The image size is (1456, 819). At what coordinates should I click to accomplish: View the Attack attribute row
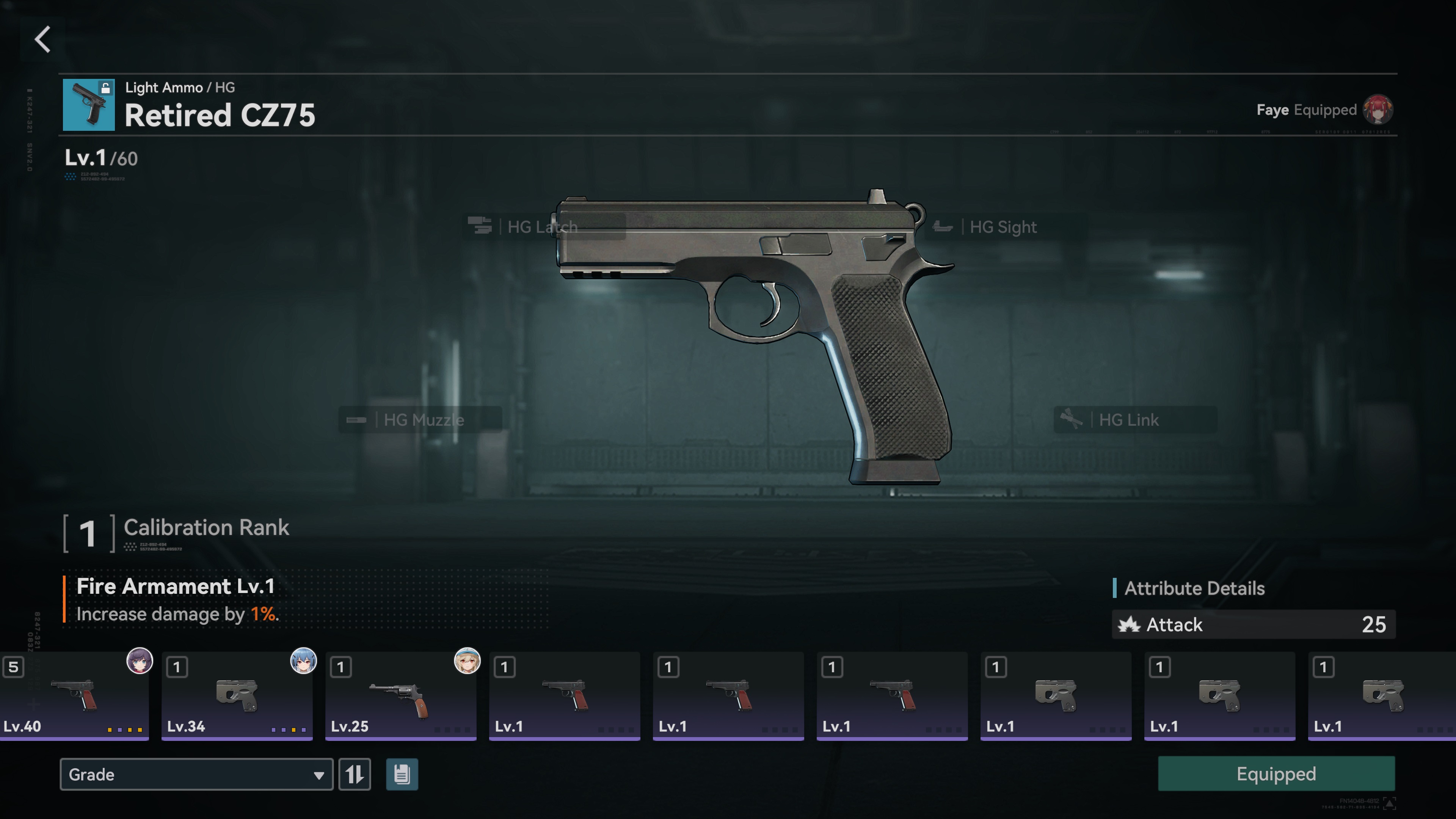pos(1253,624)
